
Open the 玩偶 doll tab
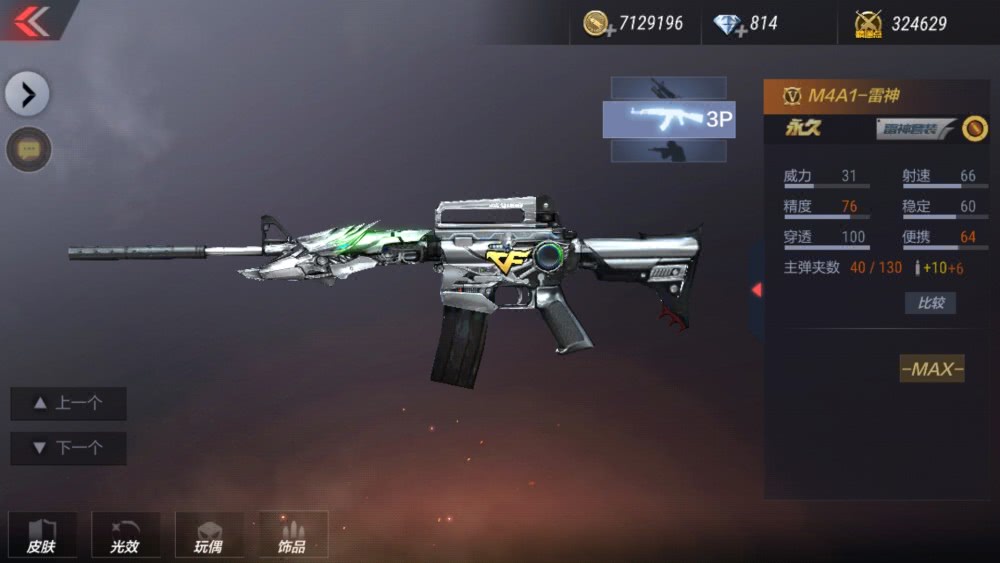pyautogui.click(x=209, y=535)
